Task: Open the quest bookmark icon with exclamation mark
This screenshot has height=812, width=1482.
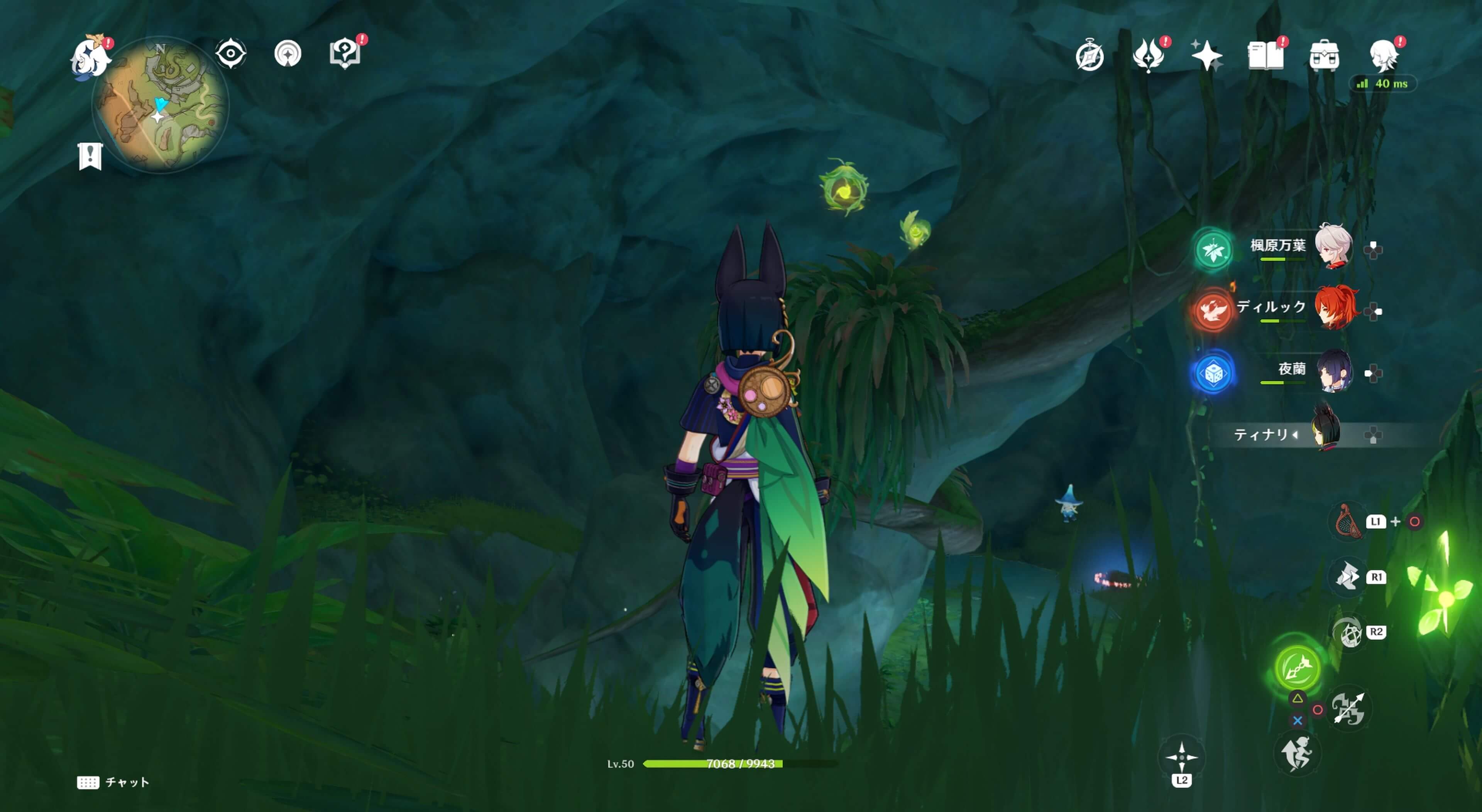Action: (x=90, y=156)
